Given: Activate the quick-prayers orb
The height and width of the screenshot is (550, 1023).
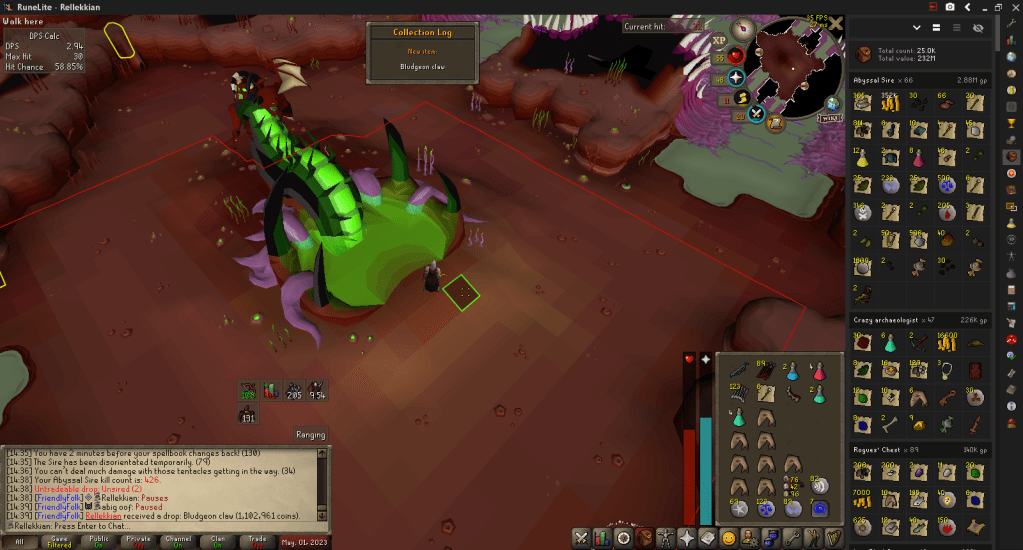Looking at the screenshot, I should pyautogui.click(x=736, y=77).
